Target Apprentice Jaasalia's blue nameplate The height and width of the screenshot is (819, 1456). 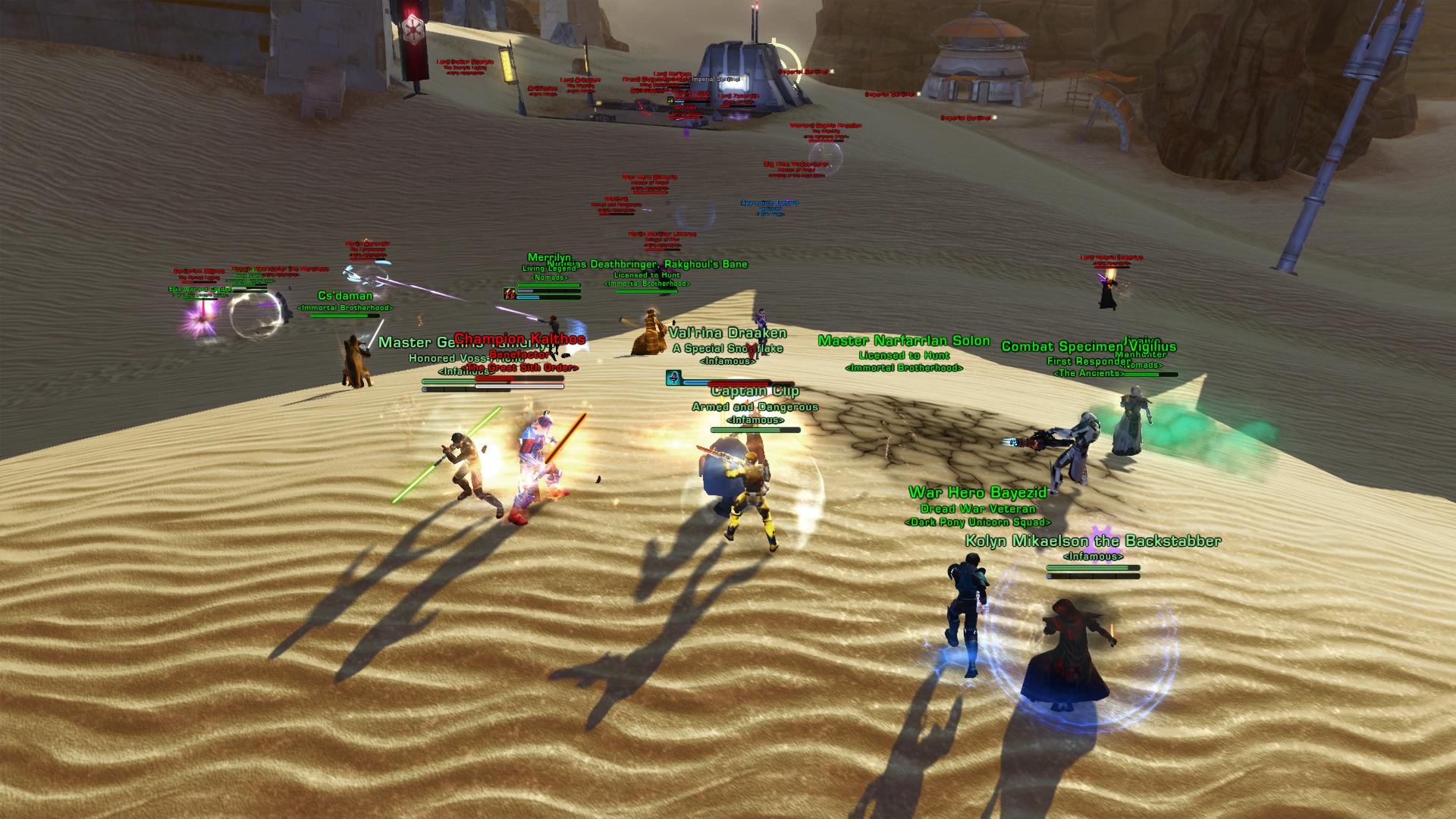(x=766, y=203)
